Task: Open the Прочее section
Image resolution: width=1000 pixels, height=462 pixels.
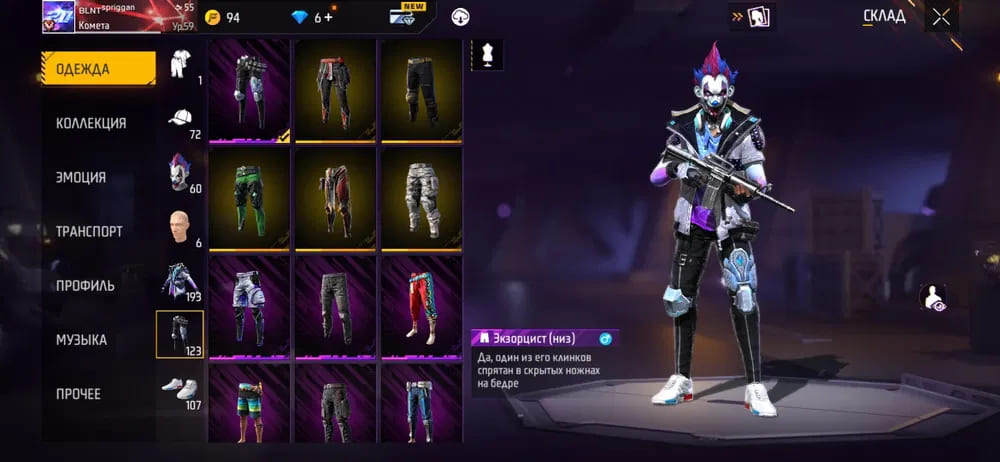Action: tap(78, 394)
